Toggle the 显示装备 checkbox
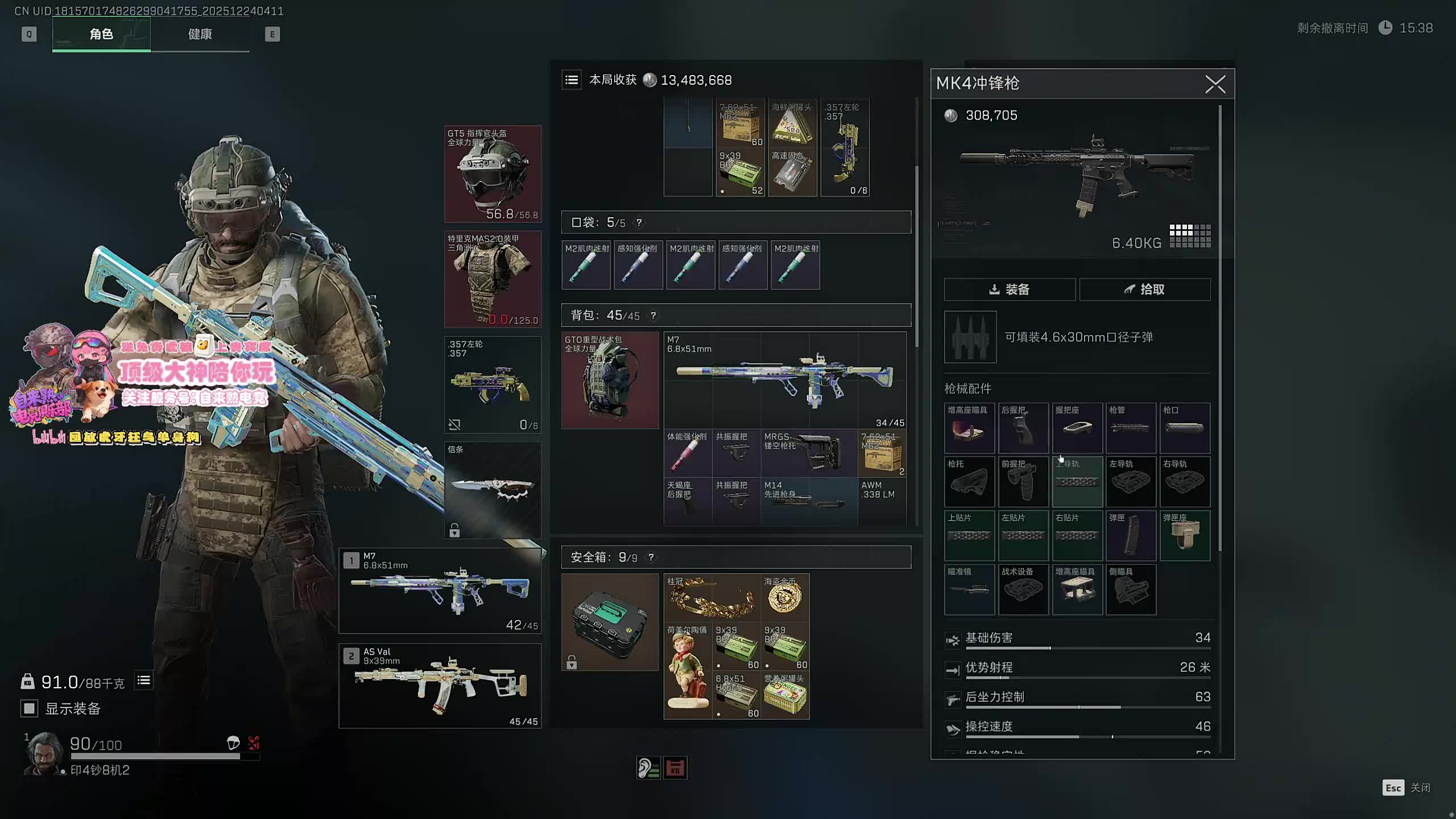 [x=29, y=708]
